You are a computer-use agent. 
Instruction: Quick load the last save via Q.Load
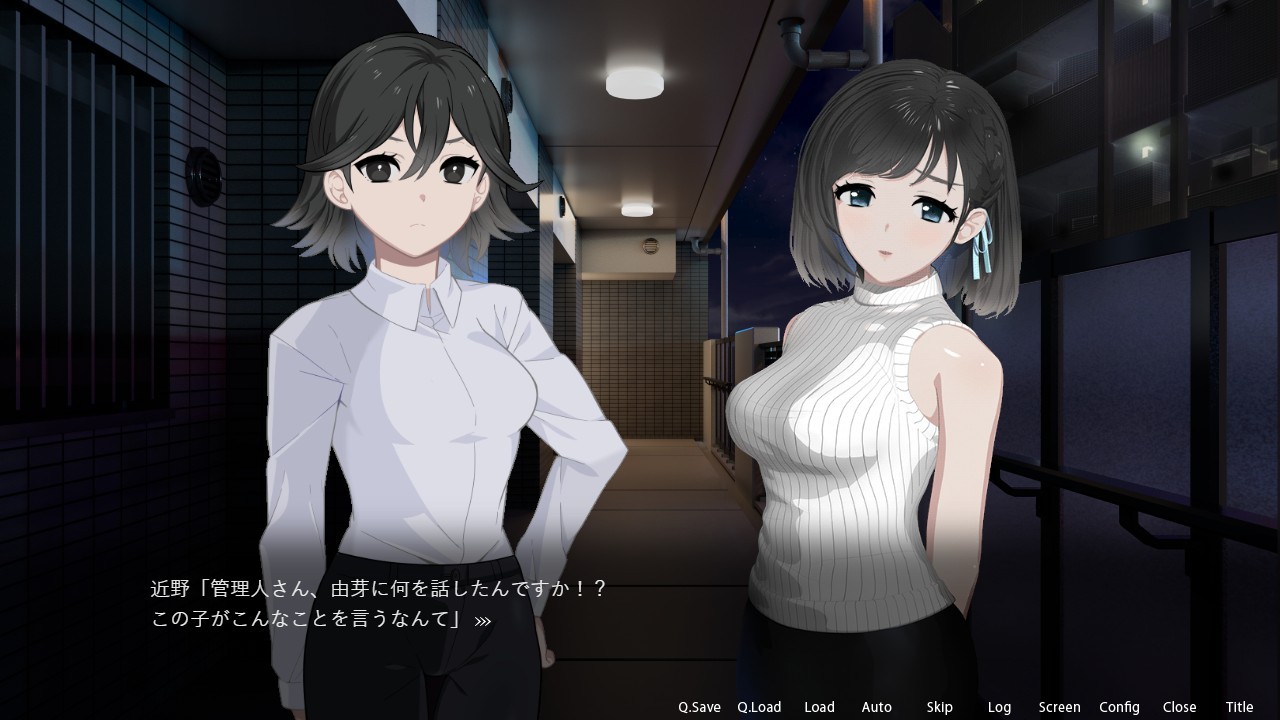tap(760, 707)
